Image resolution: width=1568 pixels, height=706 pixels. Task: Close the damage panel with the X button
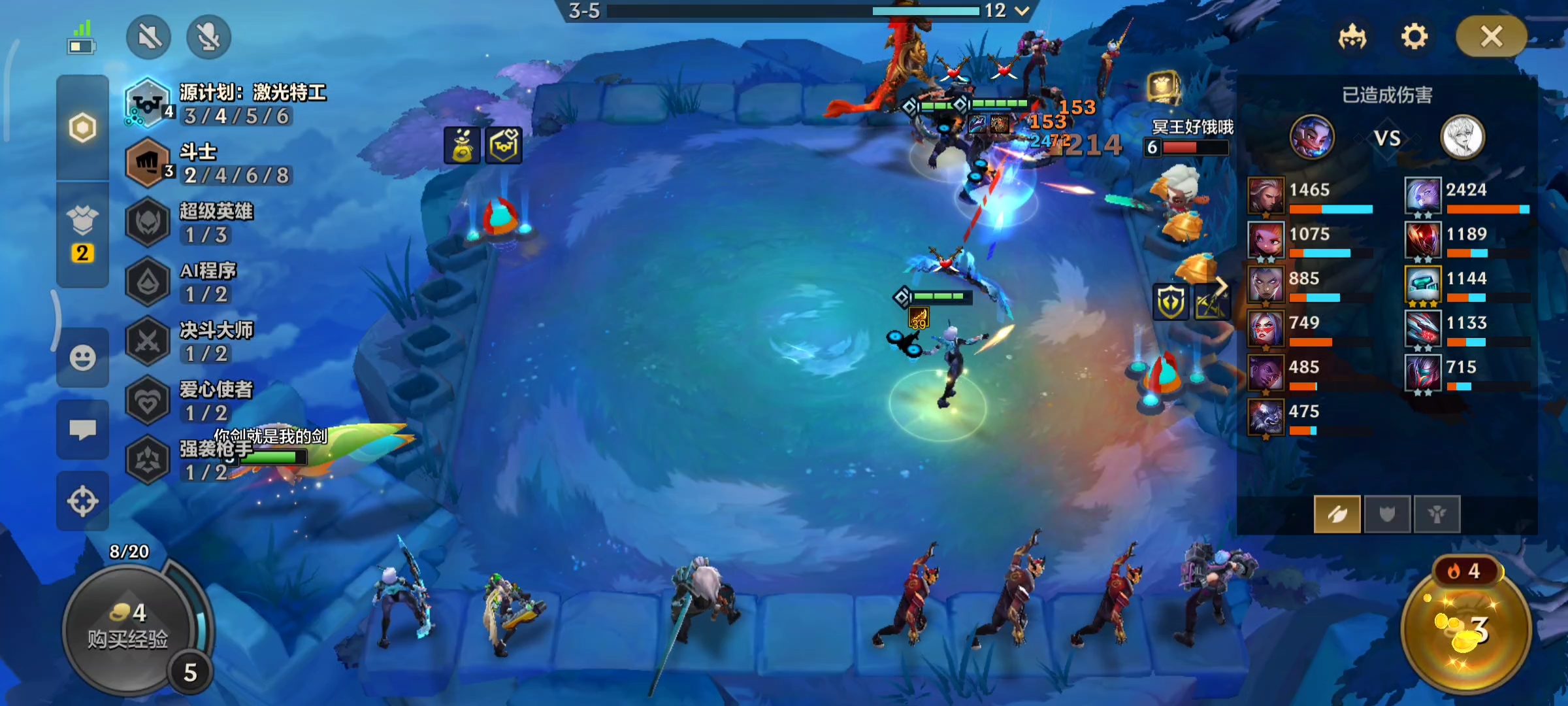1492,37
